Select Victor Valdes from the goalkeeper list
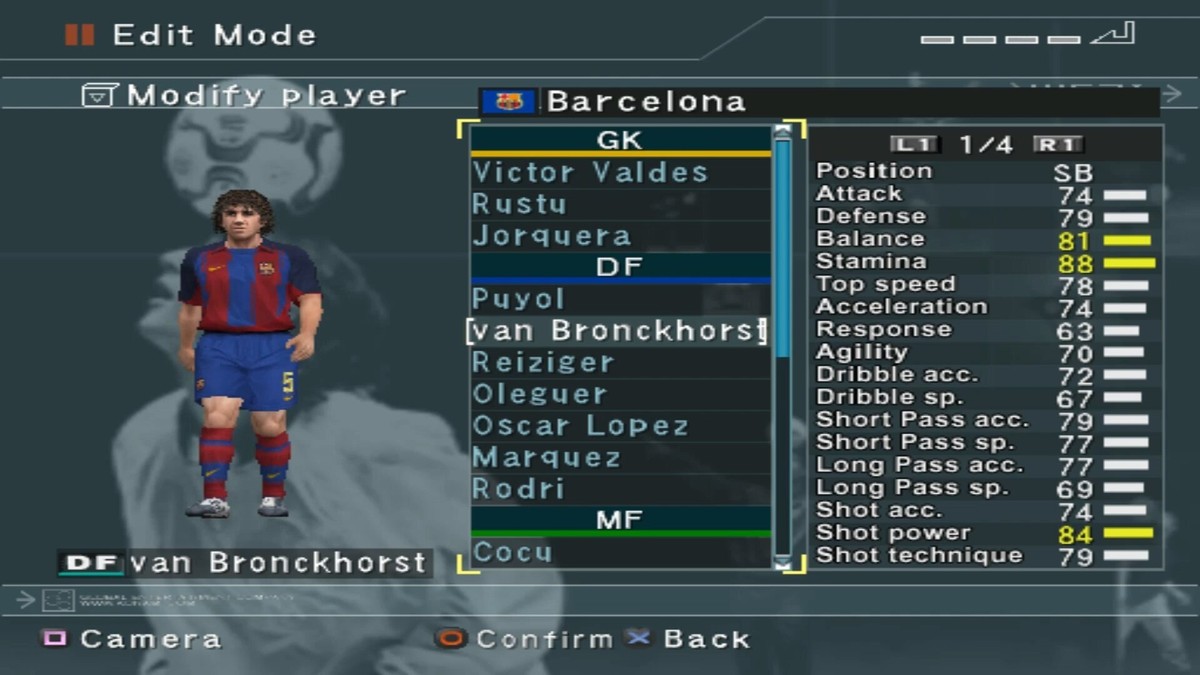1200x675 pixels. point(590,172)
